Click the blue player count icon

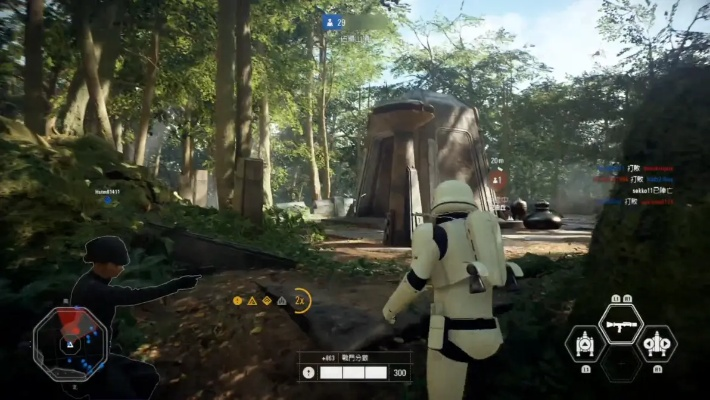329,21
